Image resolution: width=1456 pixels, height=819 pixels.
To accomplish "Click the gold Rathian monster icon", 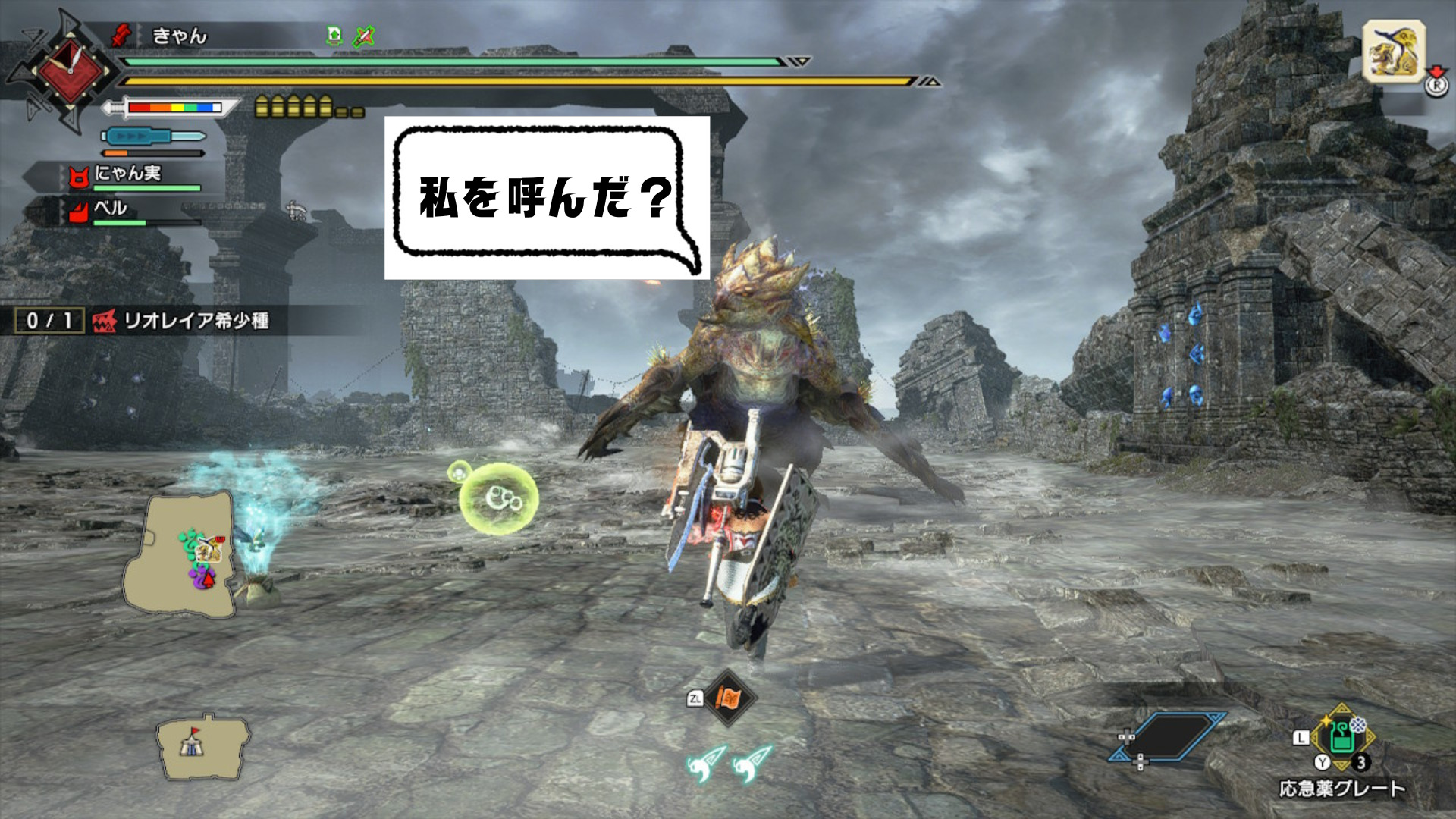I will pos(1394,52).
